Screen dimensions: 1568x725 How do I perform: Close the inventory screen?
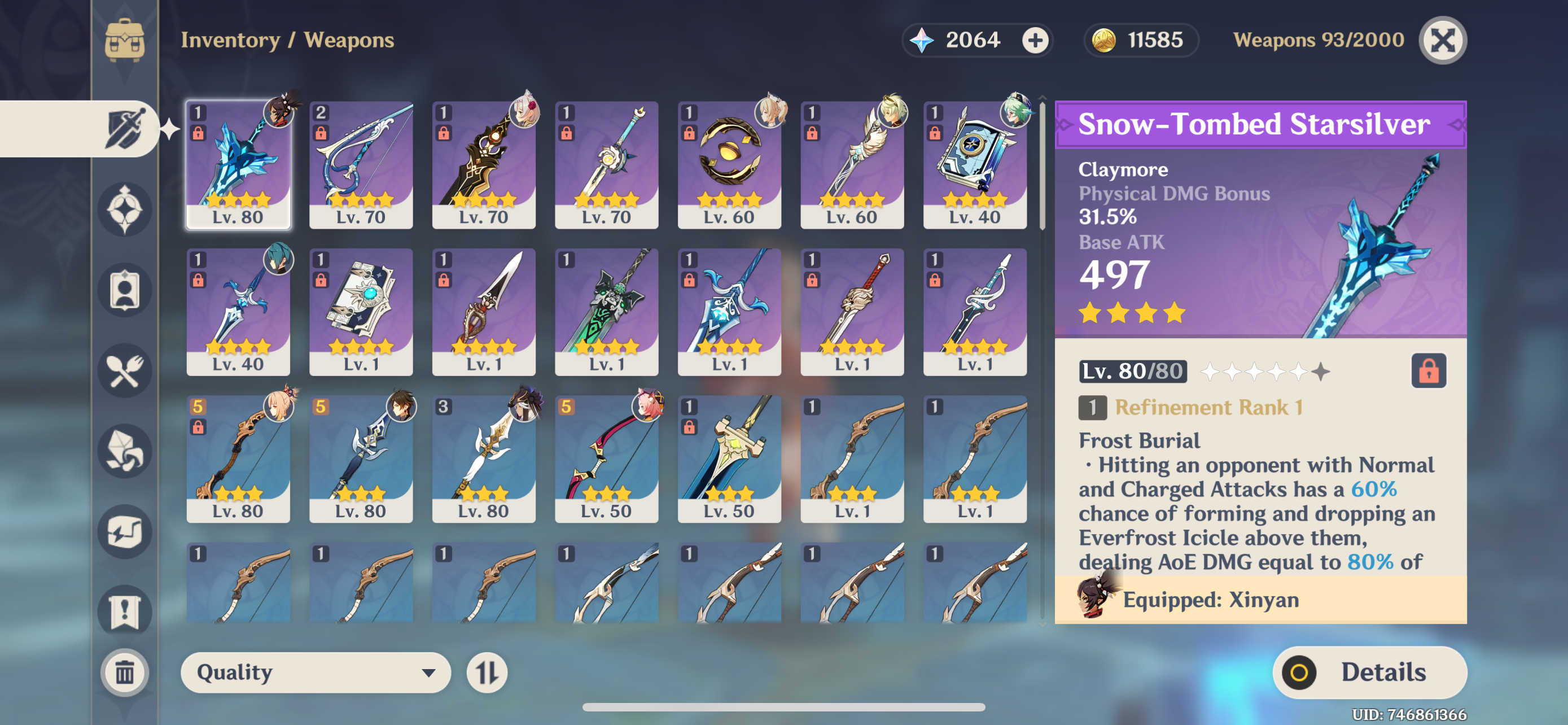(x=1442, y=41)
